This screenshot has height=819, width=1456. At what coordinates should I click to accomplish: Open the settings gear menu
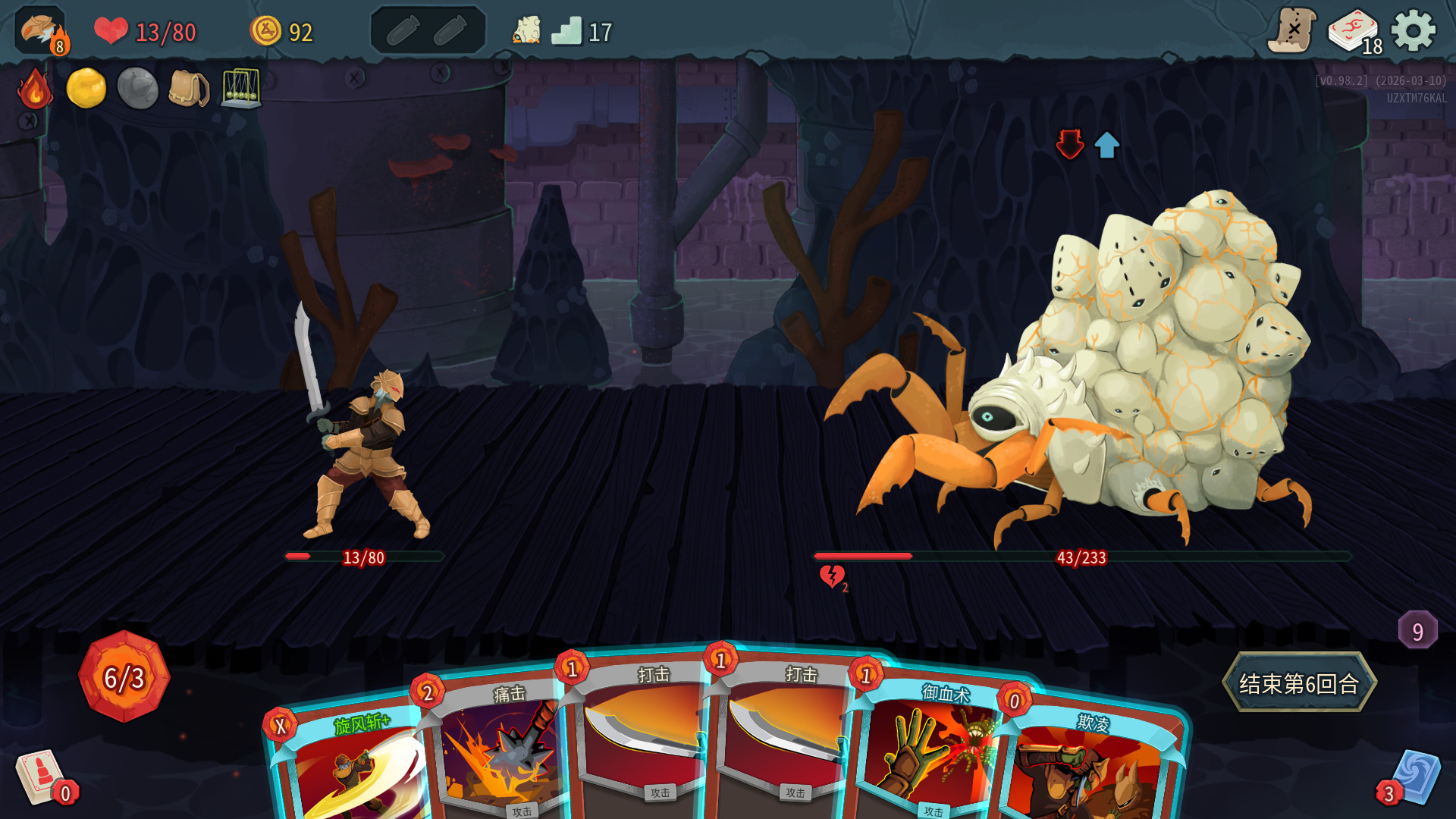point(1413,32)
